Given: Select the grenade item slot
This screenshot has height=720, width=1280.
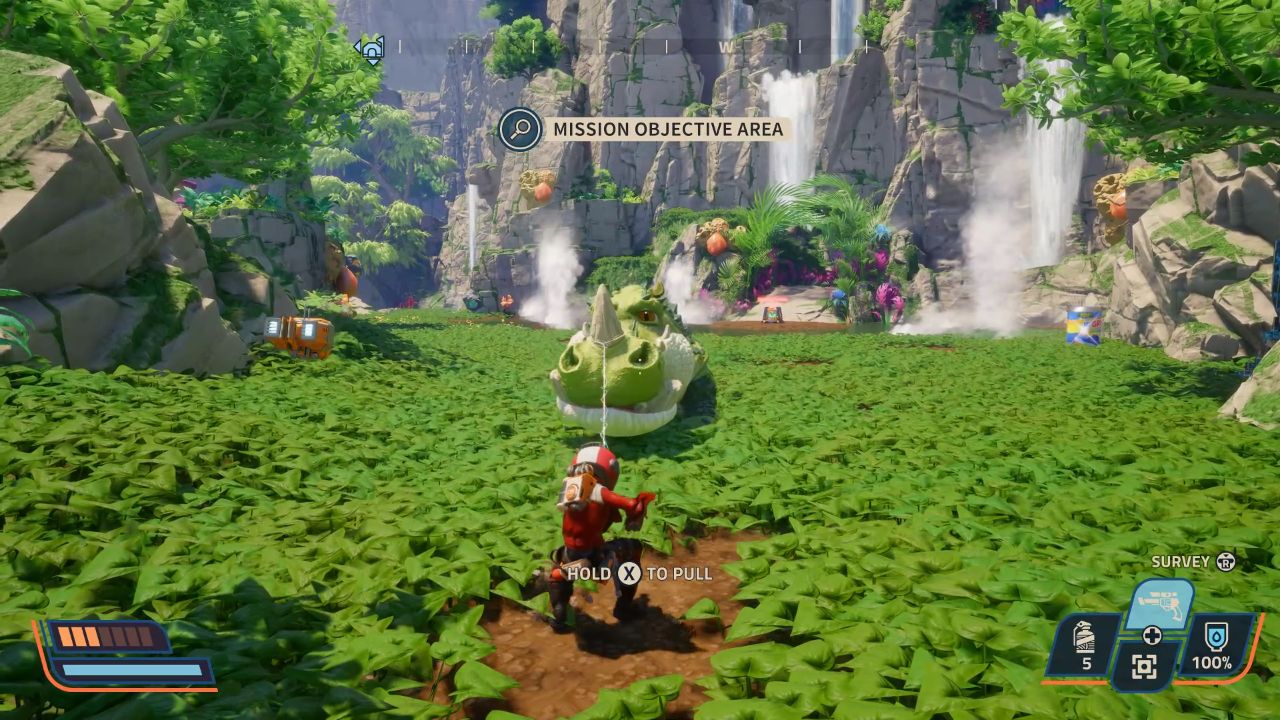Looking at the screenshot, I should [1084, 644].
